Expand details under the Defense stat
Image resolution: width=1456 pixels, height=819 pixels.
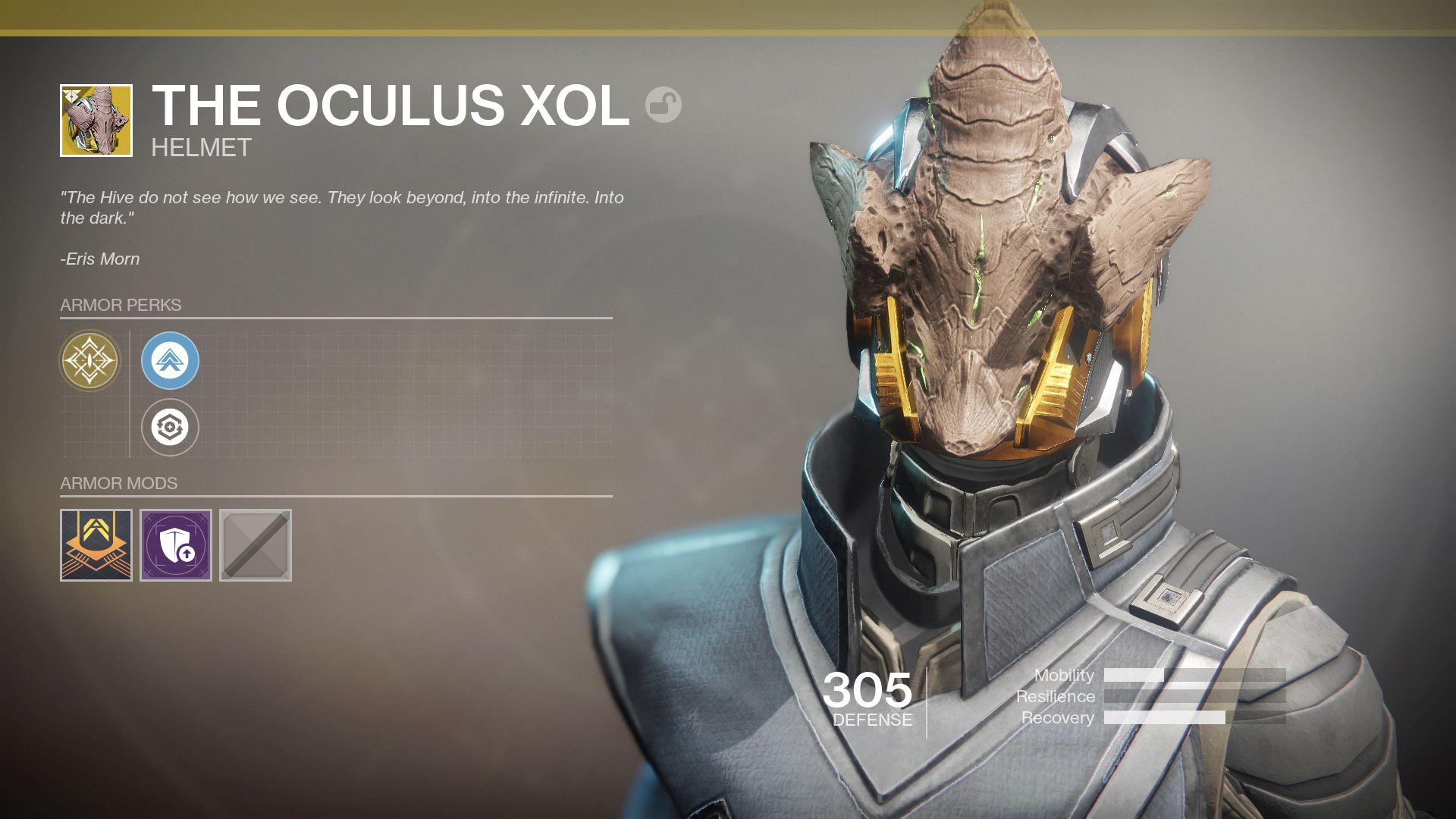click(x=869, y=719)
